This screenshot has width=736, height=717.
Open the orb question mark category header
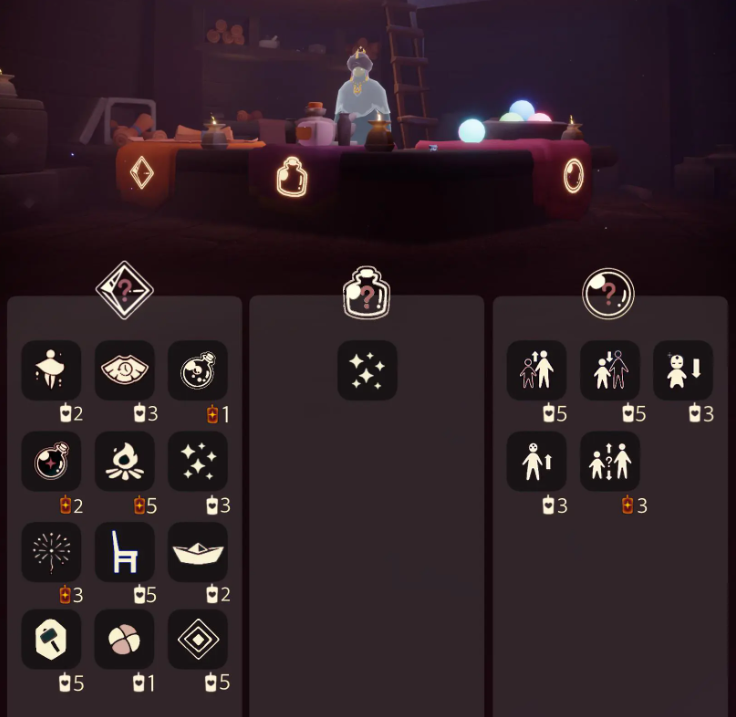tap(609, 293)
